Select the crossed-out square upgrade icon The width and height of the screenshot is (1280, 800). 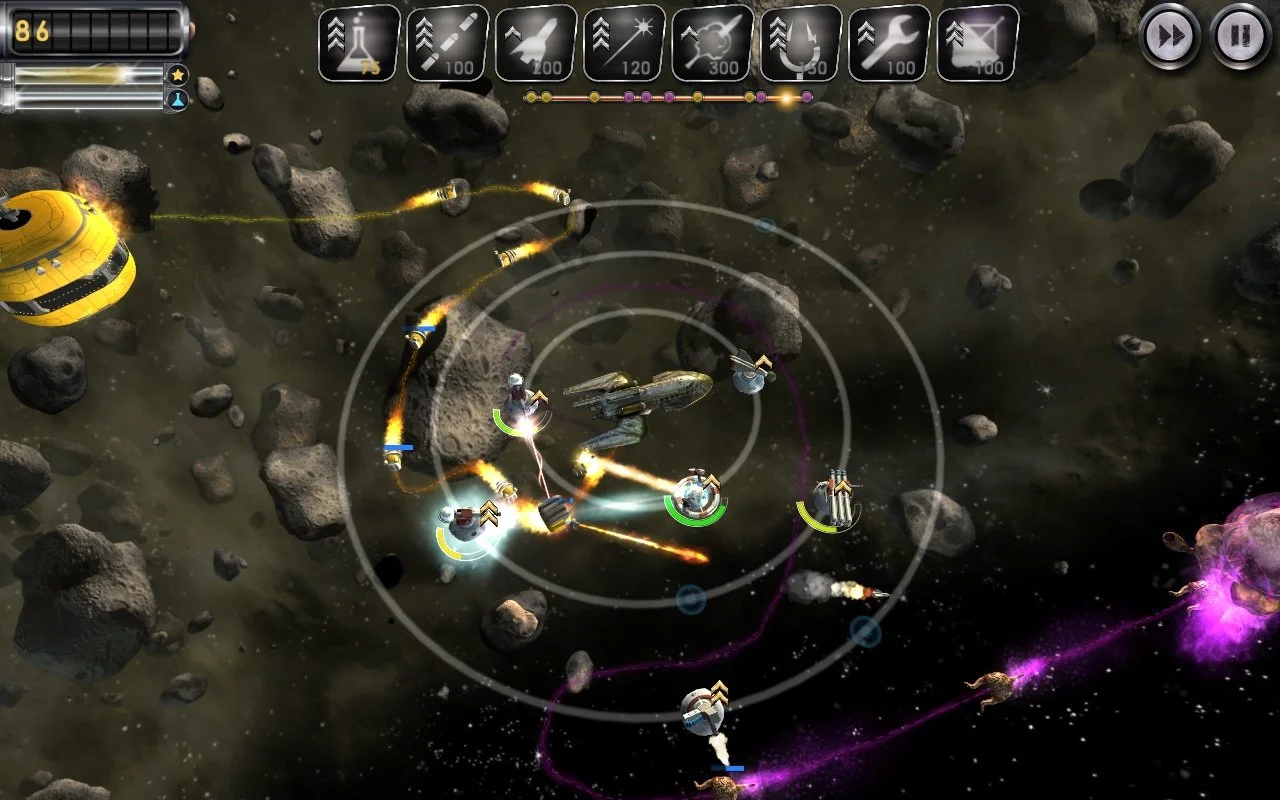[x=977, y=44]
